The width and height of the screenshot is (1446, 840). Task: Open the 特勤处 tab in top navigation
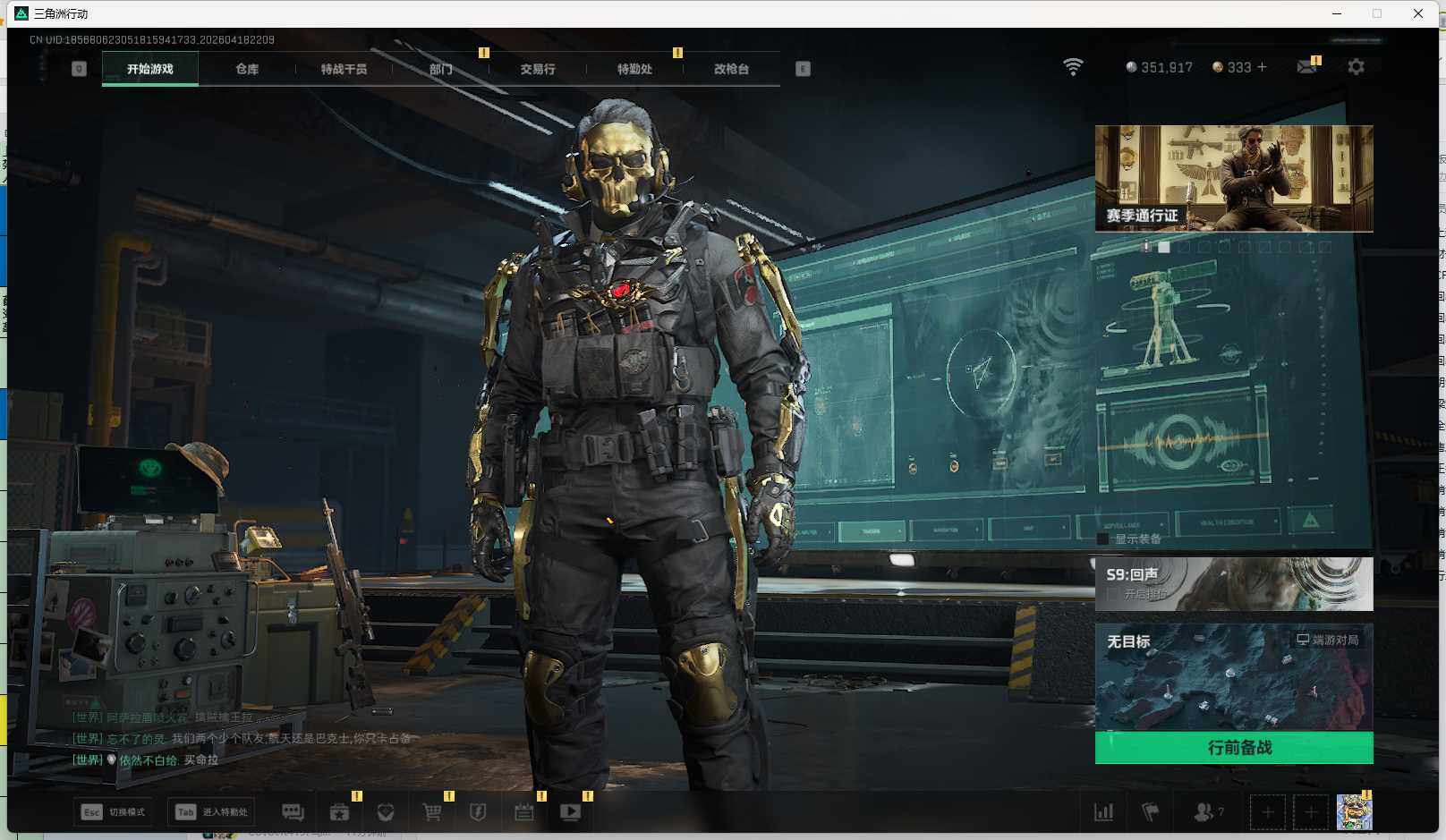click(x=634, y=69)
